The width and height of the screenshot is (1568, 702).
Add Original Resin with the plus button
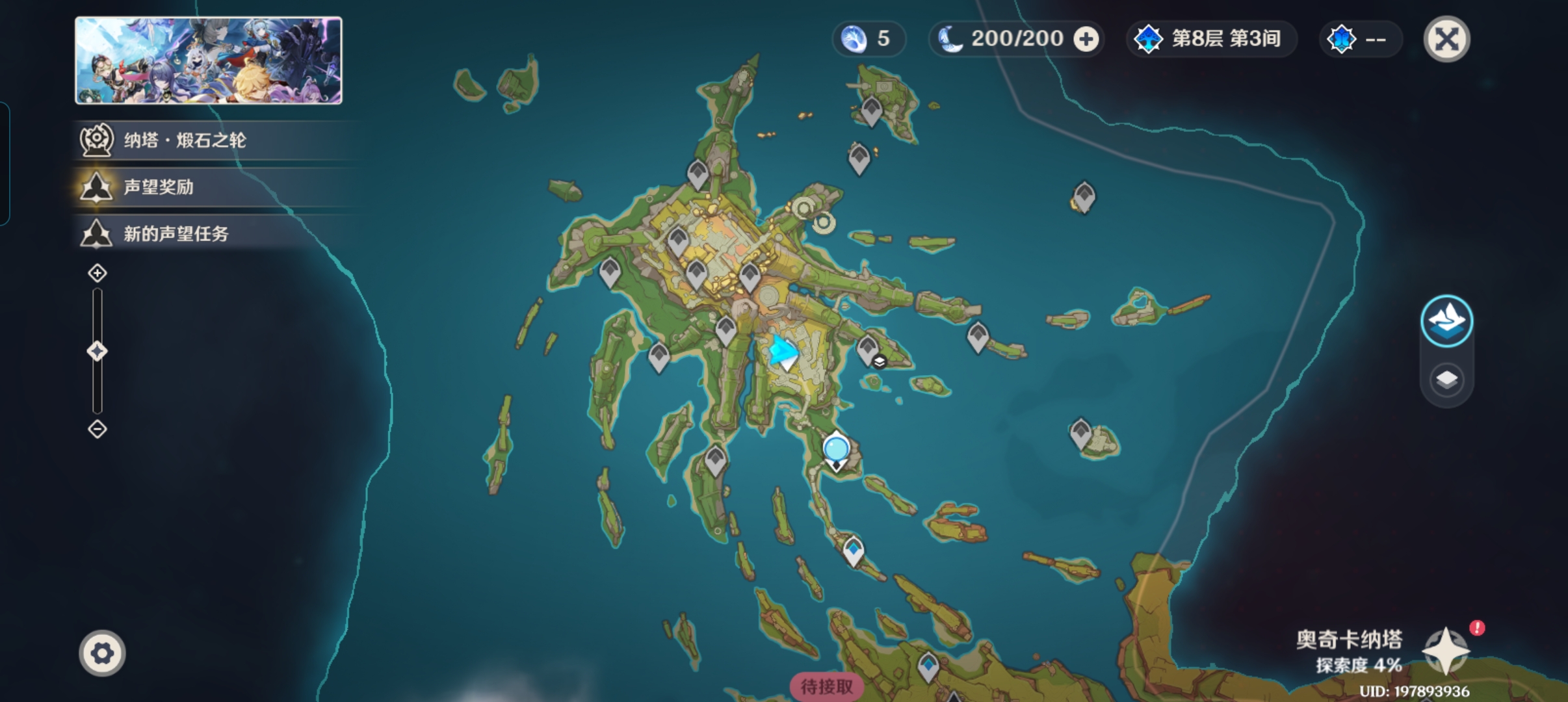point(1086,39)
